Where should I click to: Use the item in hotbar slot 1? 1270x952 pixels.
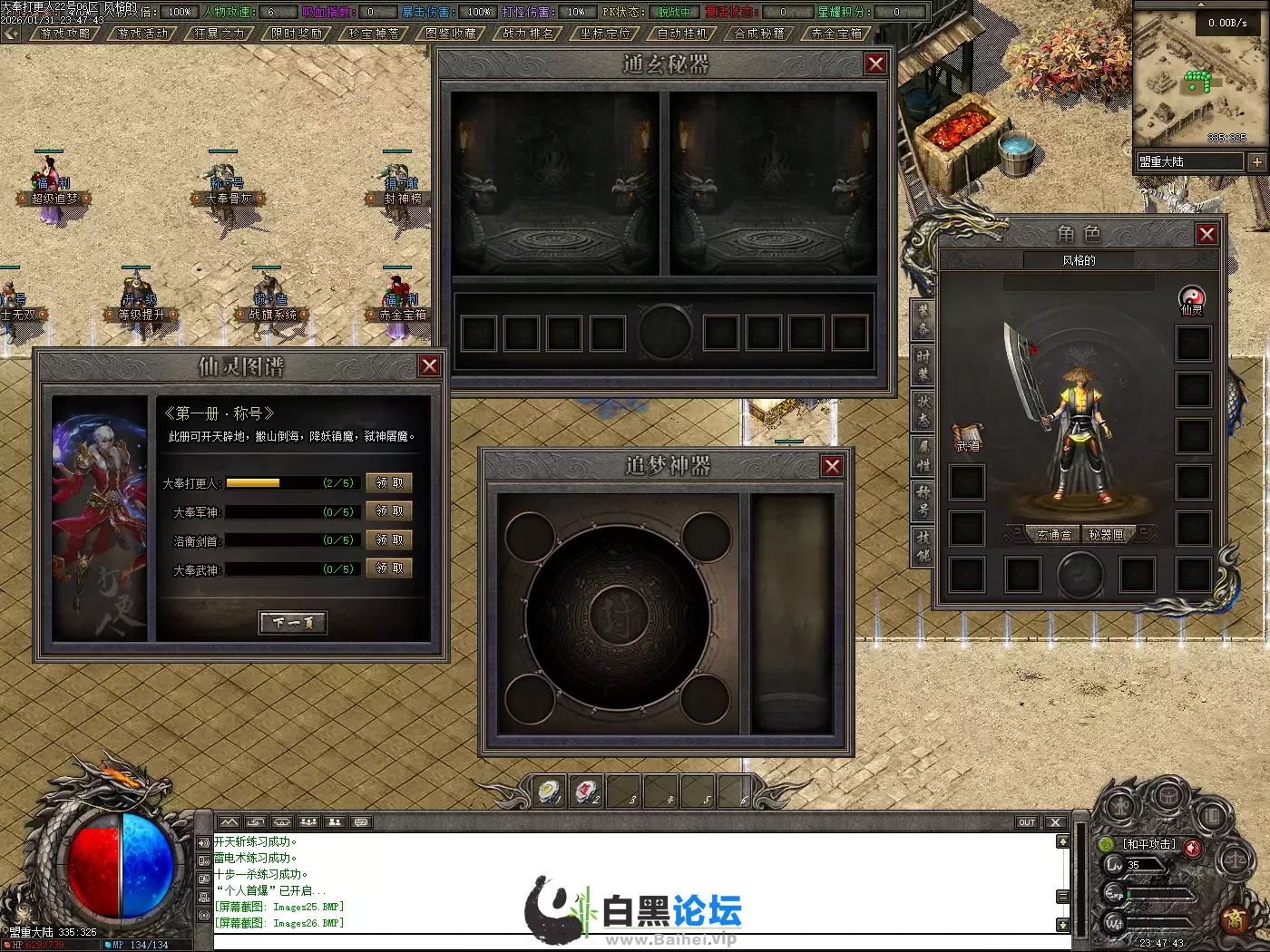coord(549,792)
